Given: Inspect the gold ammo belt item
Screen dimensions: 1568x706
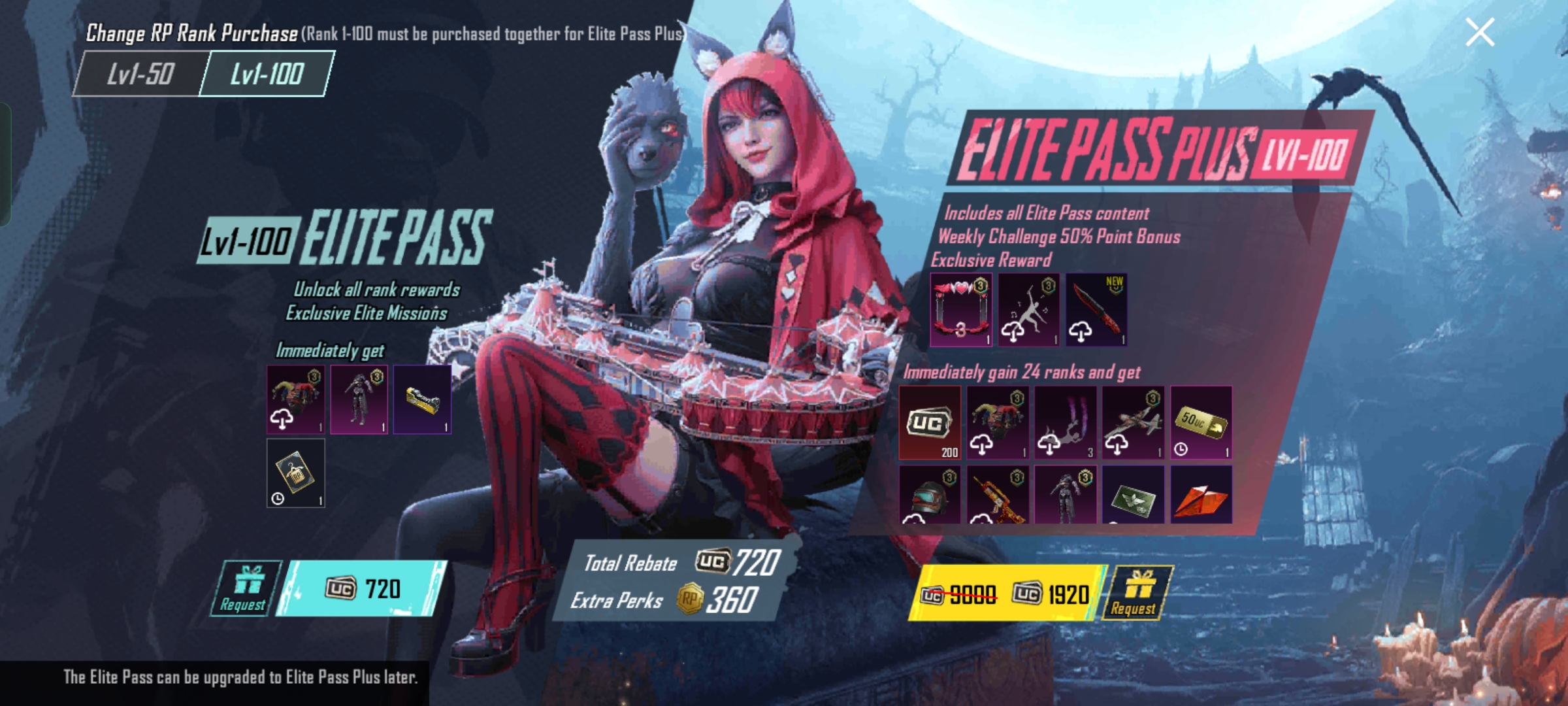Looking at the screenshot, I should coord(422,399).
